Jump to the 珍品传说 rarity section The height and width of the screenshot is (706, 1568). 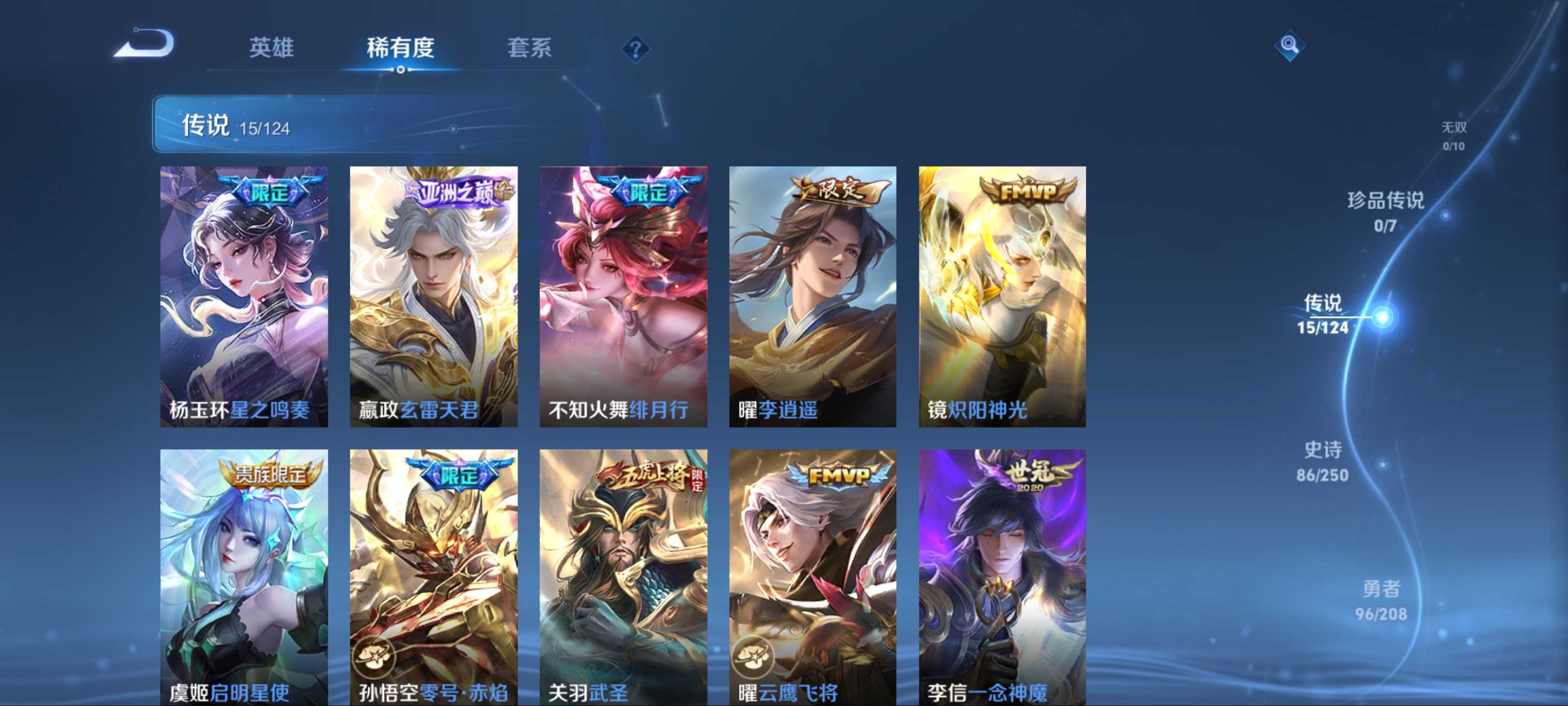[x=1385, y=211]
